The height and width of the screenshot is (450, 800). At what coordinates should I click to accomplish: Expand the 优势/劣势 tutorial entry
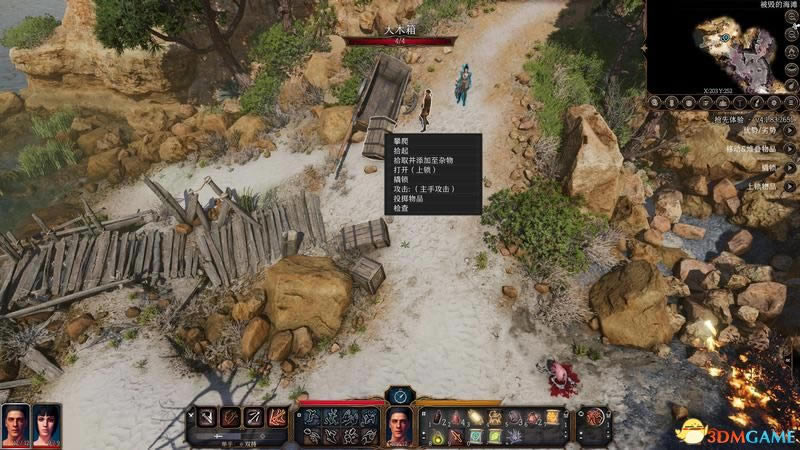pyautogui.click(x=789, y=131)
